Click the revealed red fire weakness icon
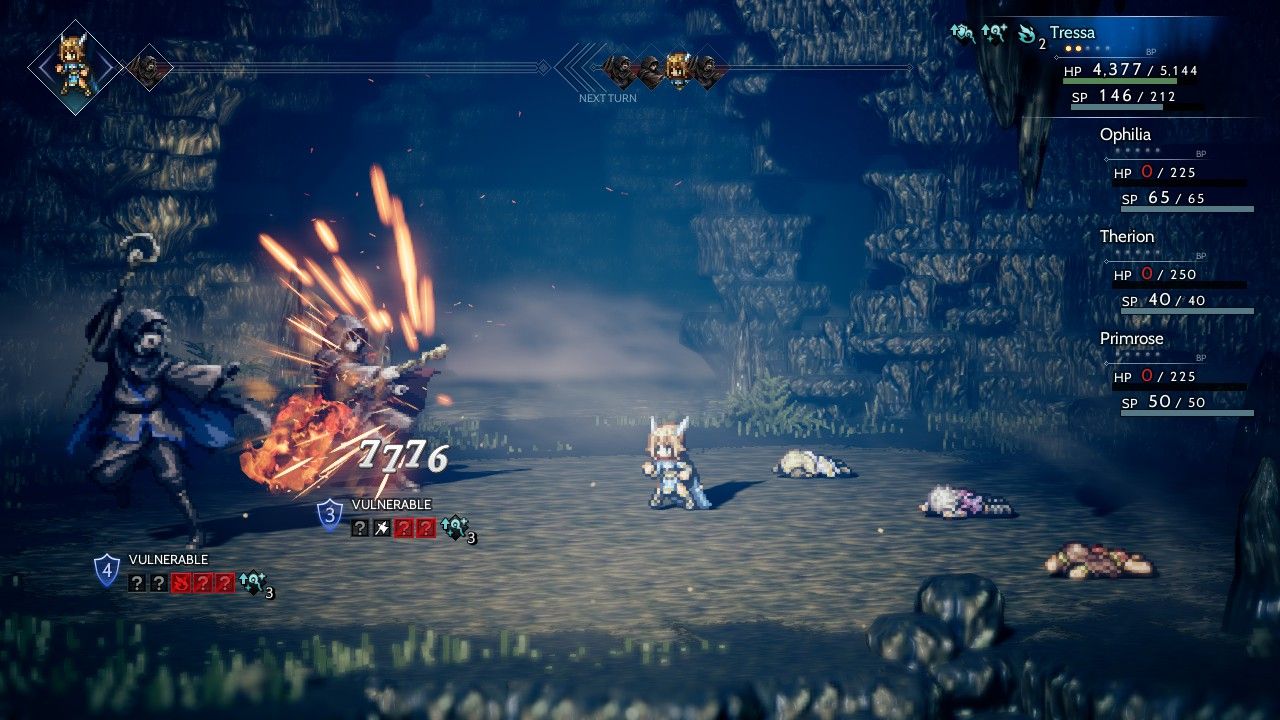 click(x=181, y=583)
